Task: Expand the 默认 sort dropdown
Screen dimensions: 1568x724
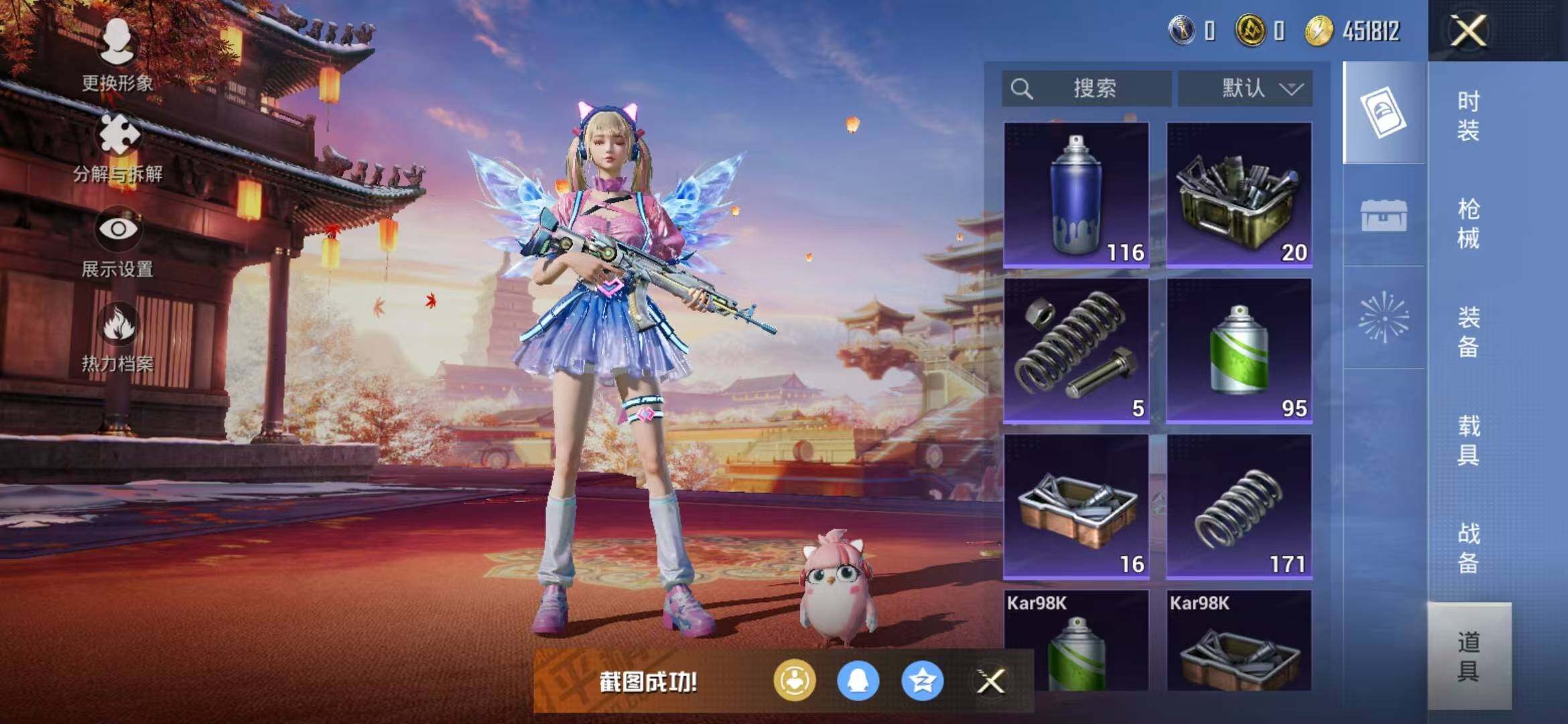Action: [1245, 88]
